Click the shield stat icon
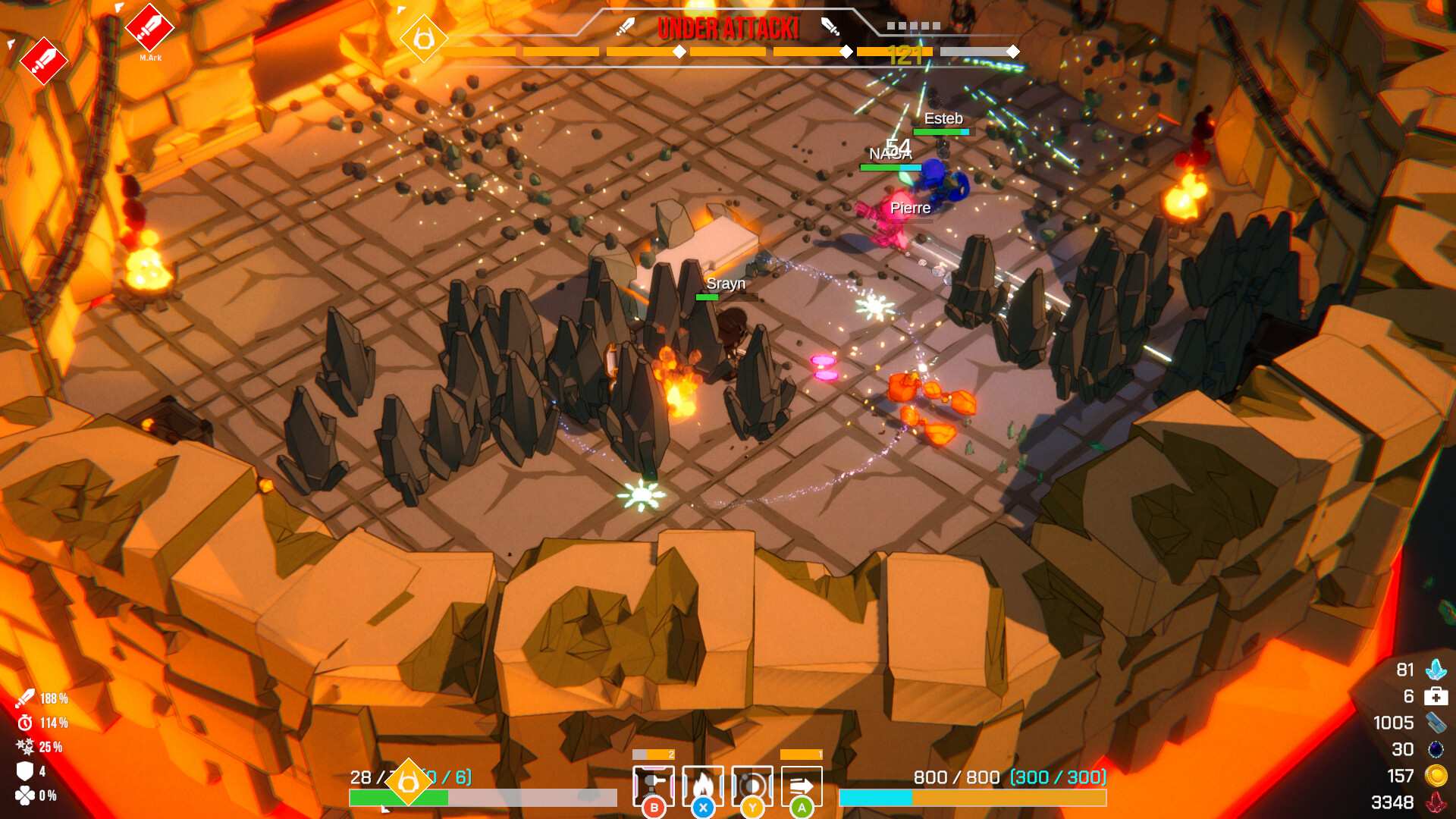 pyautogui.click(x=25, y=771)
